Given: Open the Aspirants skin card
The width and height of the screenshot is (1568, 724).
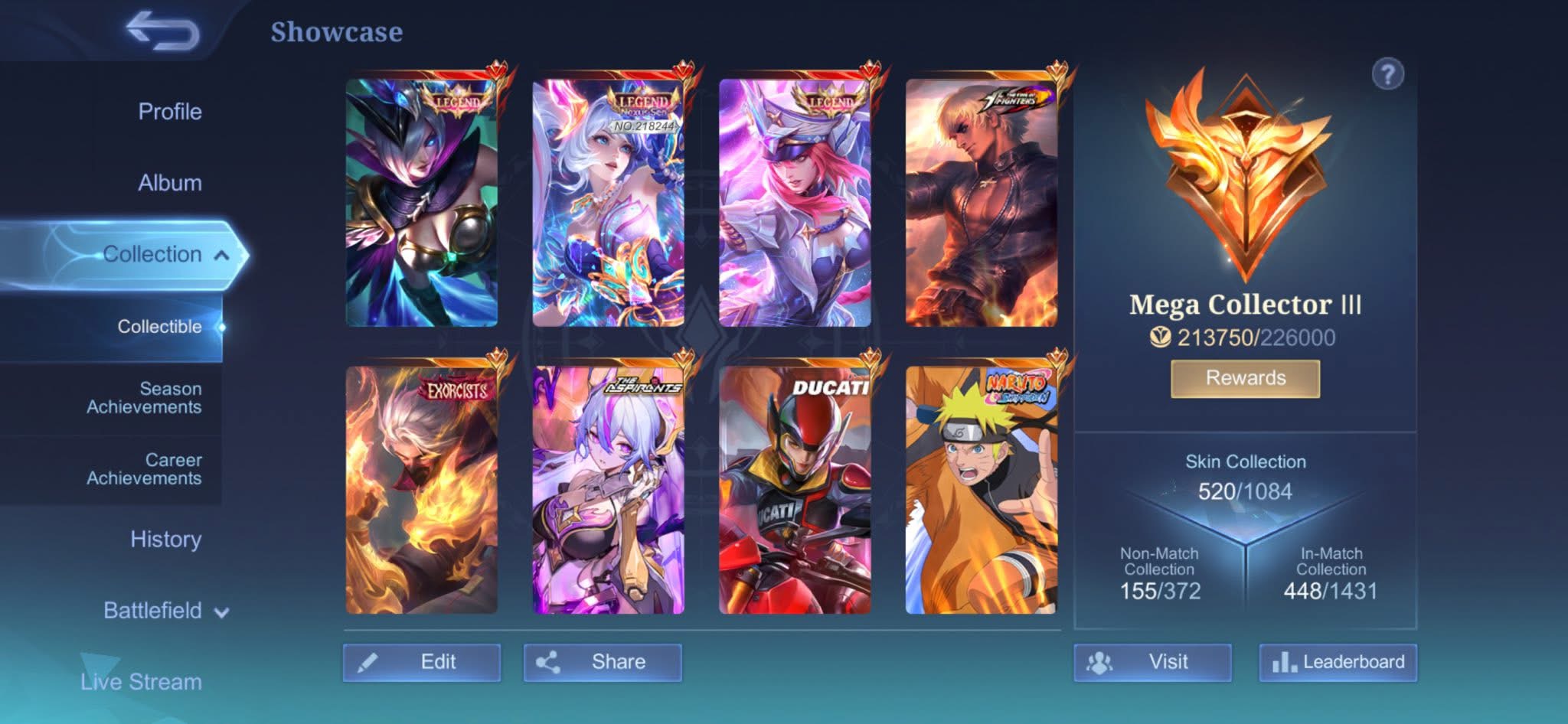Looking at the screenshot, I should (x=608, y=490).
